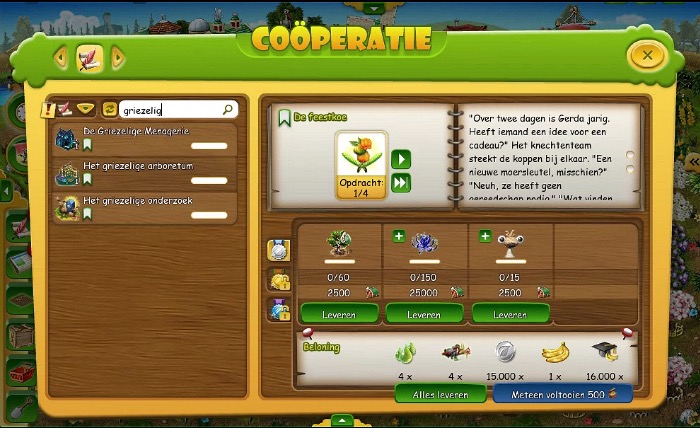The height and width of the screenshot is (428, 700).
Task: Go to the next page with the right header arrow
Action: tap(118, 58)
